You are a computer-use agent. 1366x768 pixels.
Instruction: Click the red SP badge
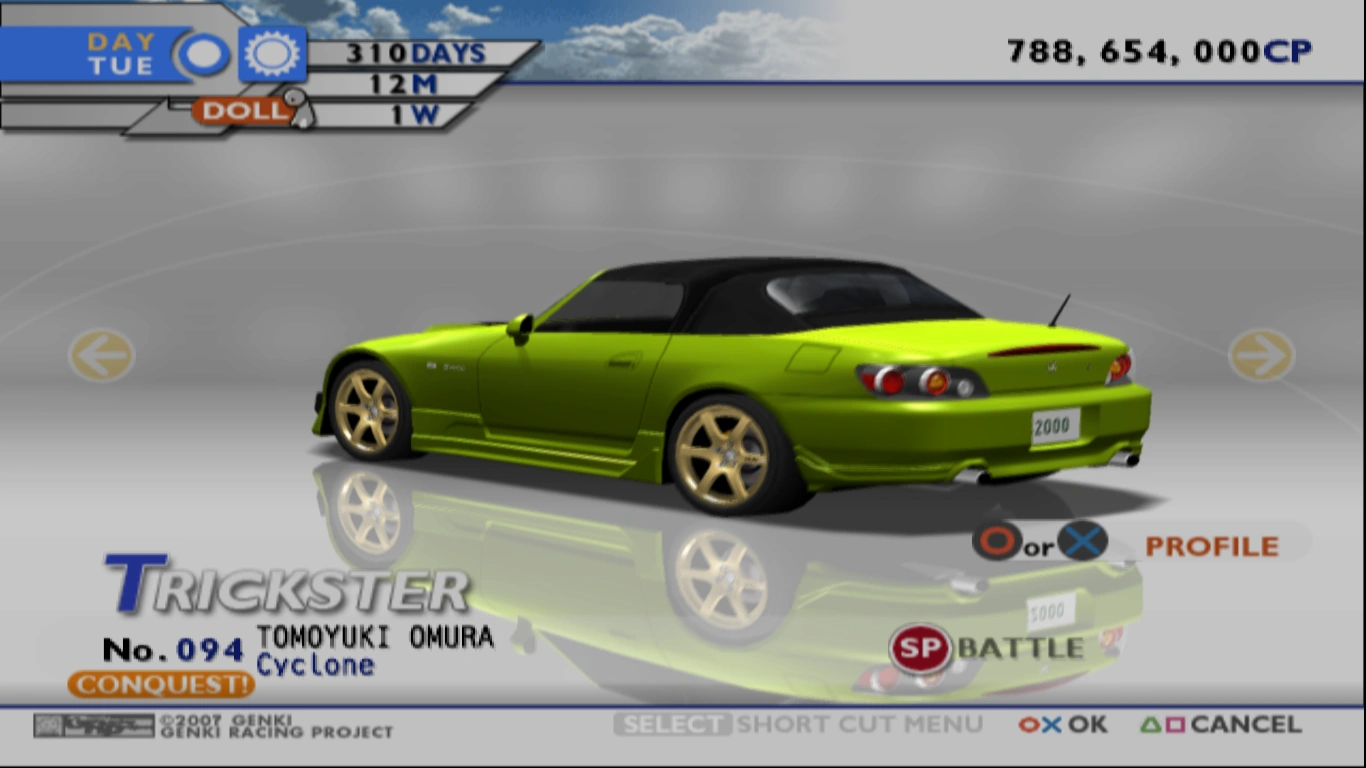[x=921, y=648]
